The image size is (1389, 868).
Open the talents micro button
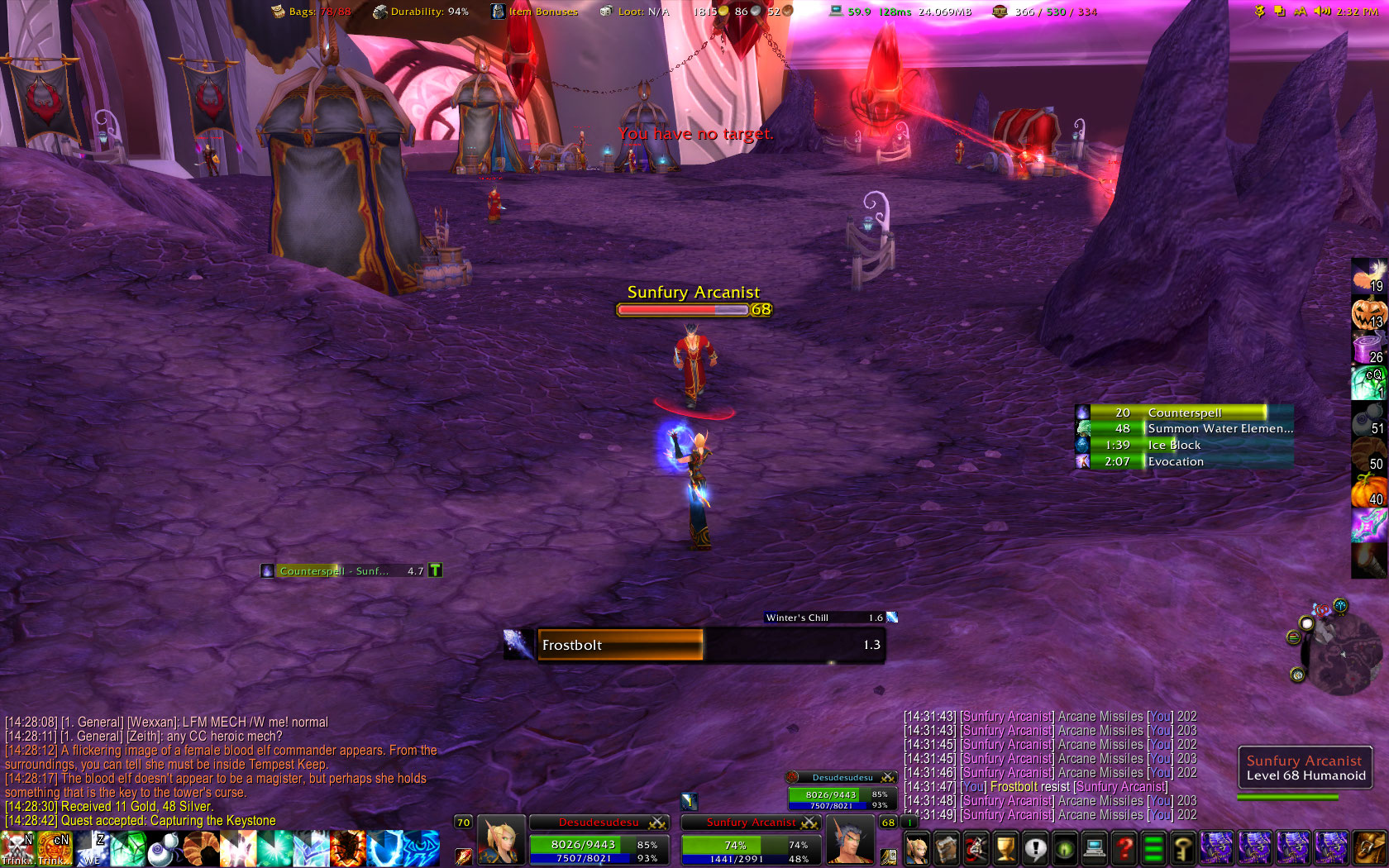[976, 849]
